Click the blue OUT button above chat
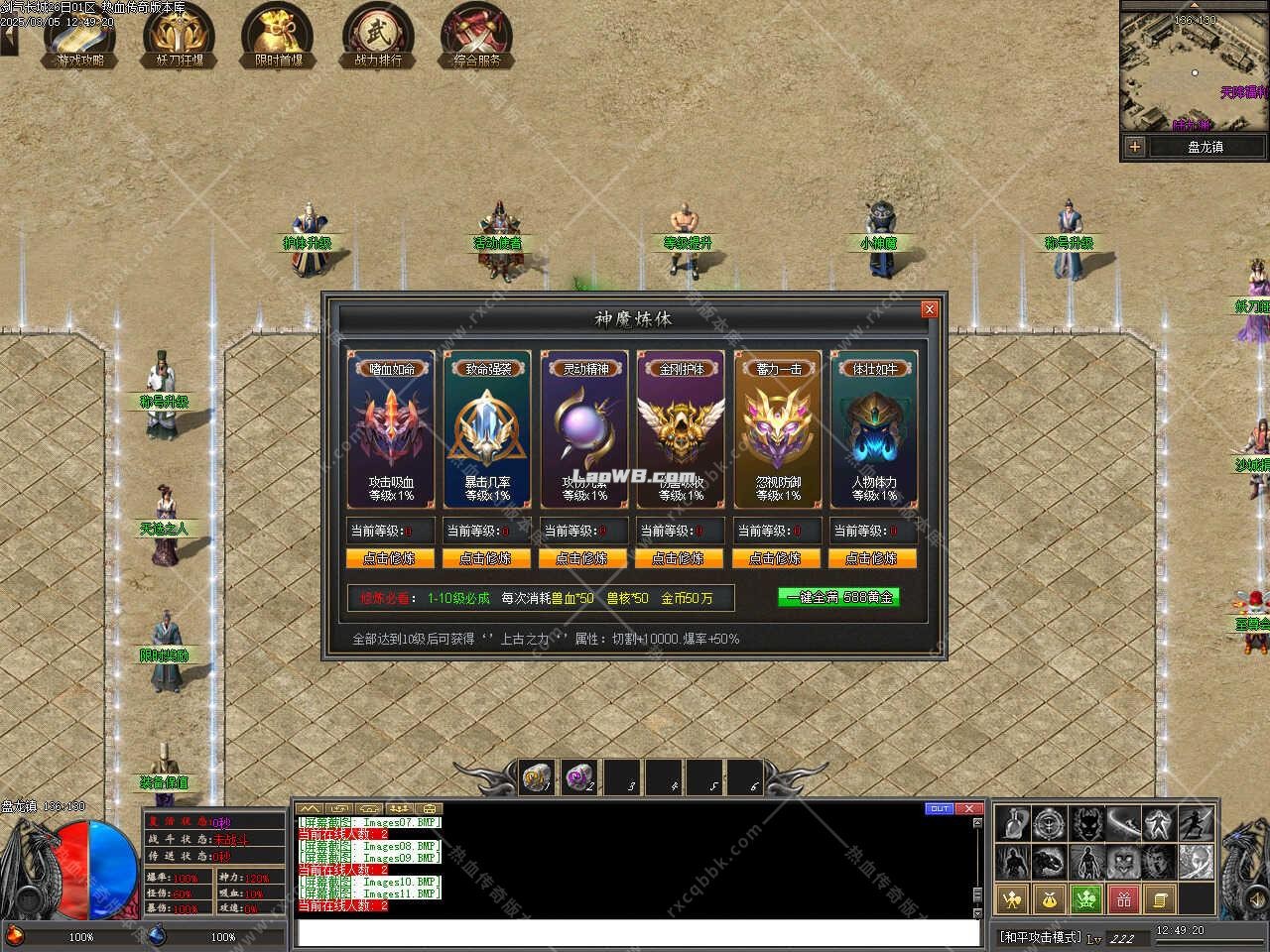 pos(939,808)
